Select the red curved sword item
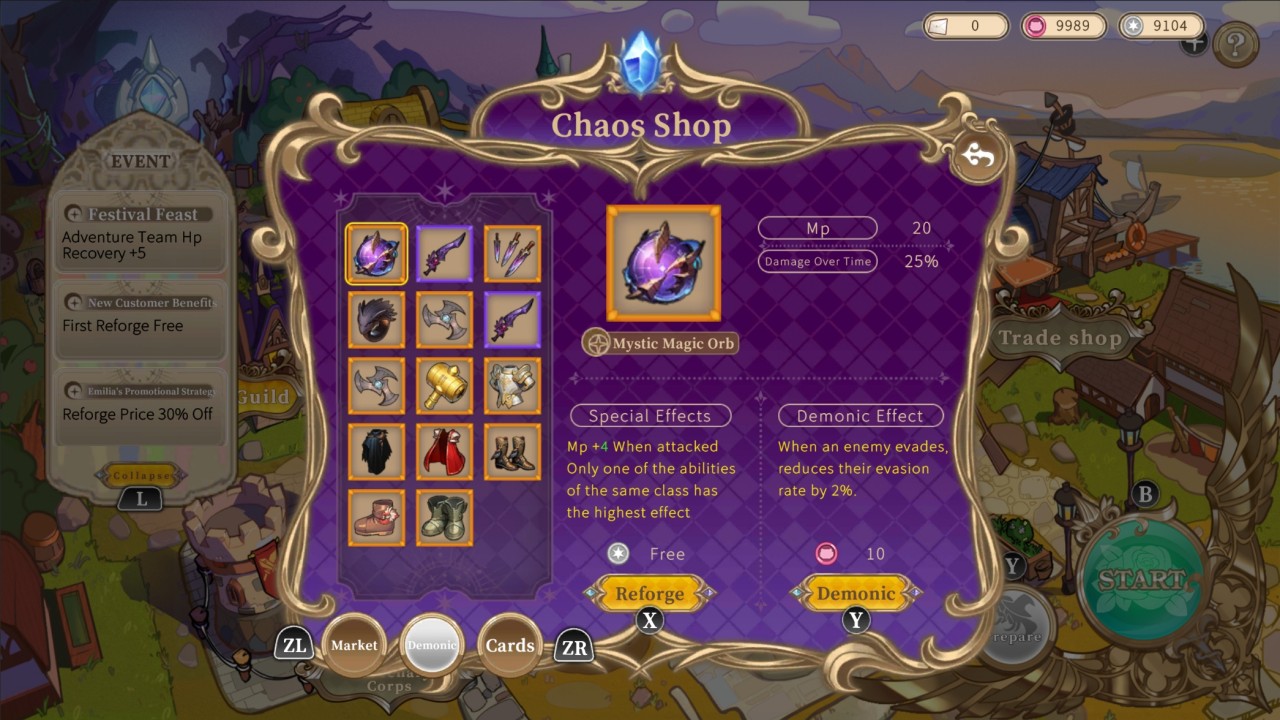Viewport: 1280px width, 720px height. [x=444, y=251]
